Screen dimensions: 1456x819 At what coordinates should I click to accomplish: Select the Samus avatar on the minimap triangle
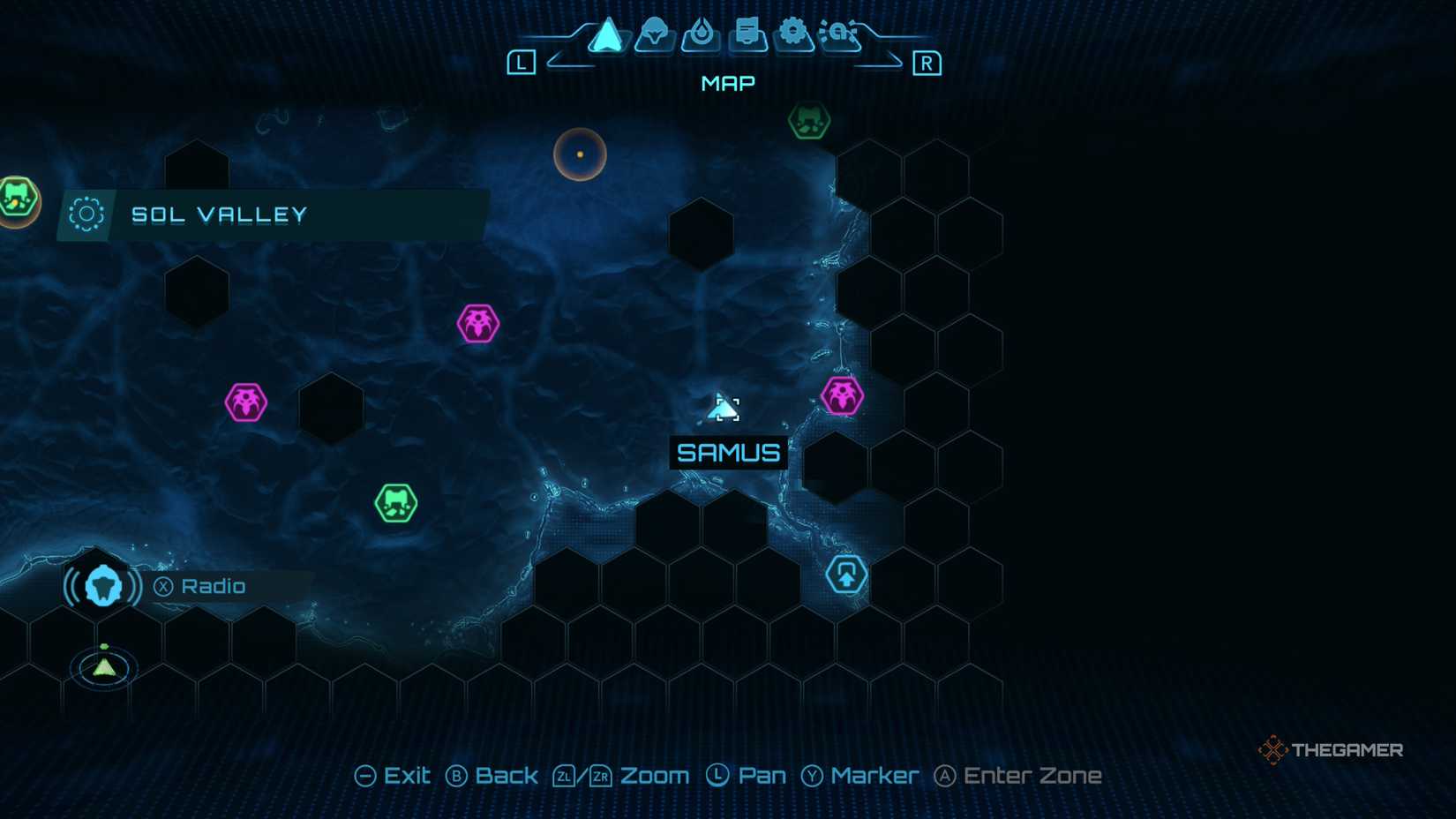[103, 666]
